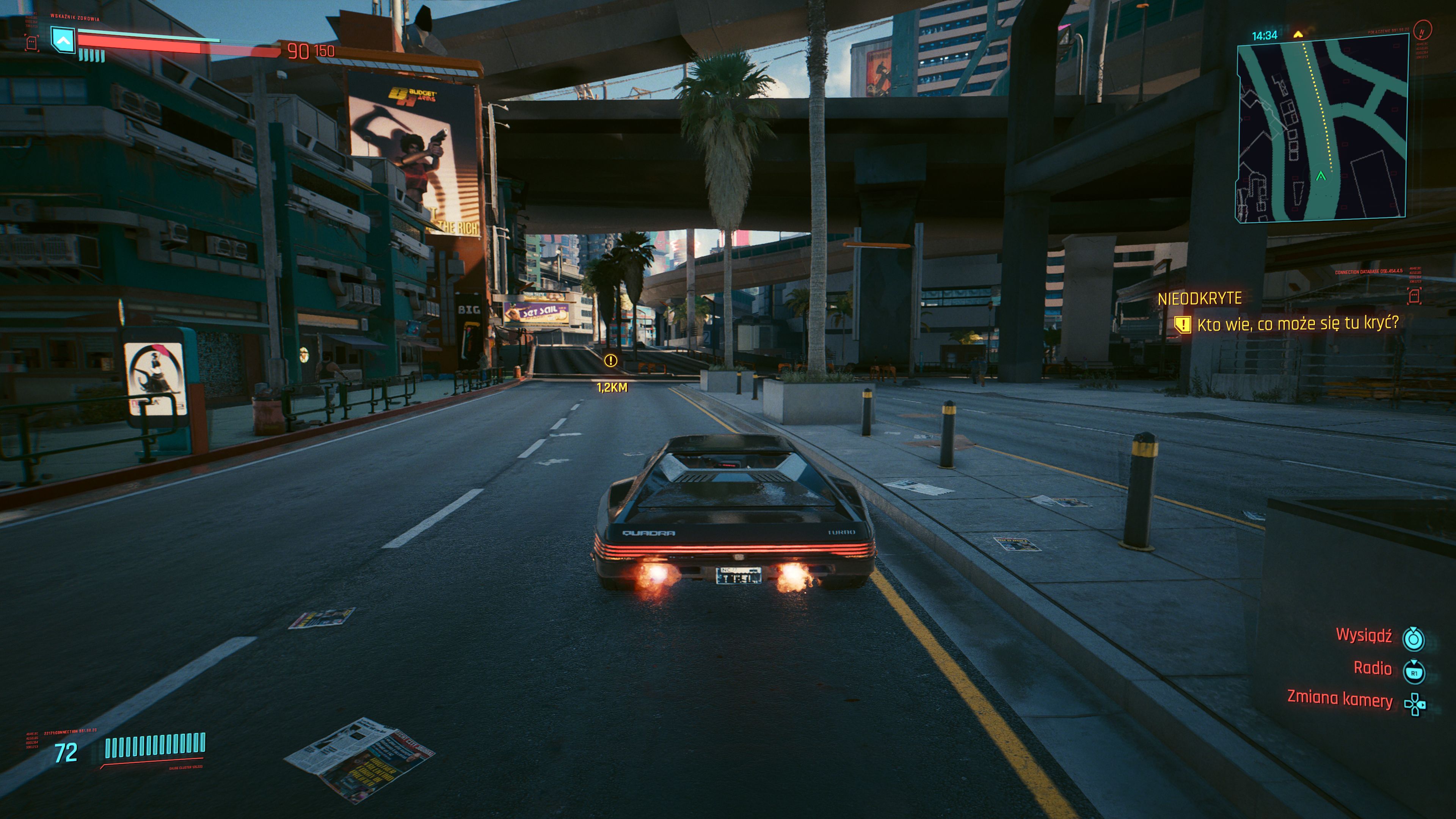Viewport: 1456px width, 819px height.
Task: Select the Wysiądź exit vehicle option
Action: (x=1363, y=636)
